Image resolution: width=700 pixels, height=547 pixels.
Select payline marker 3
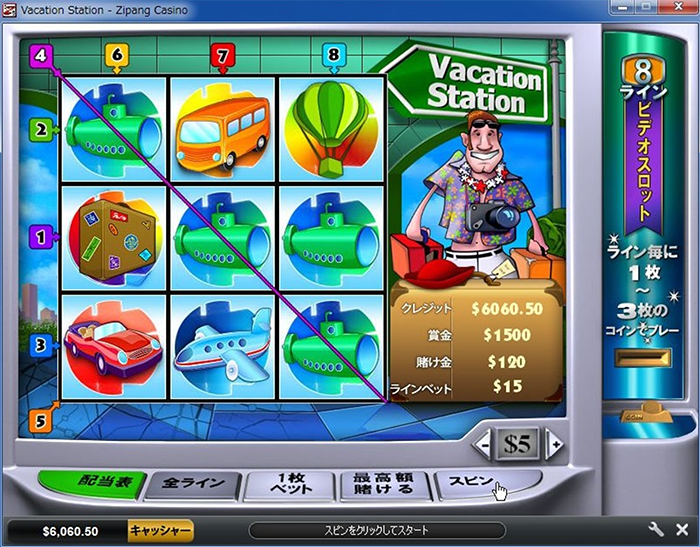click(40, 346)
